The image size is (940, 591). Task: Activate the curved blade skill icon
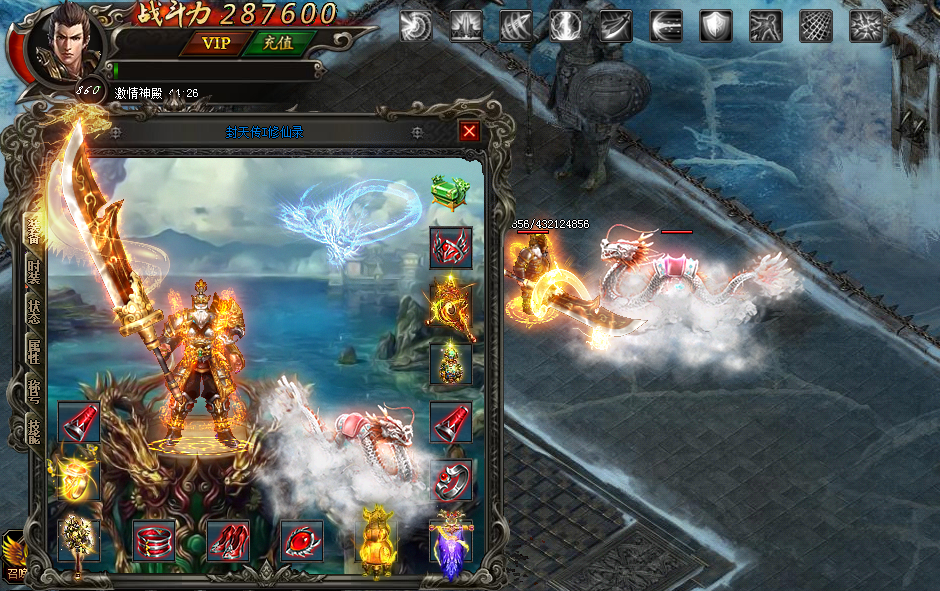click(x=616, y=25)
